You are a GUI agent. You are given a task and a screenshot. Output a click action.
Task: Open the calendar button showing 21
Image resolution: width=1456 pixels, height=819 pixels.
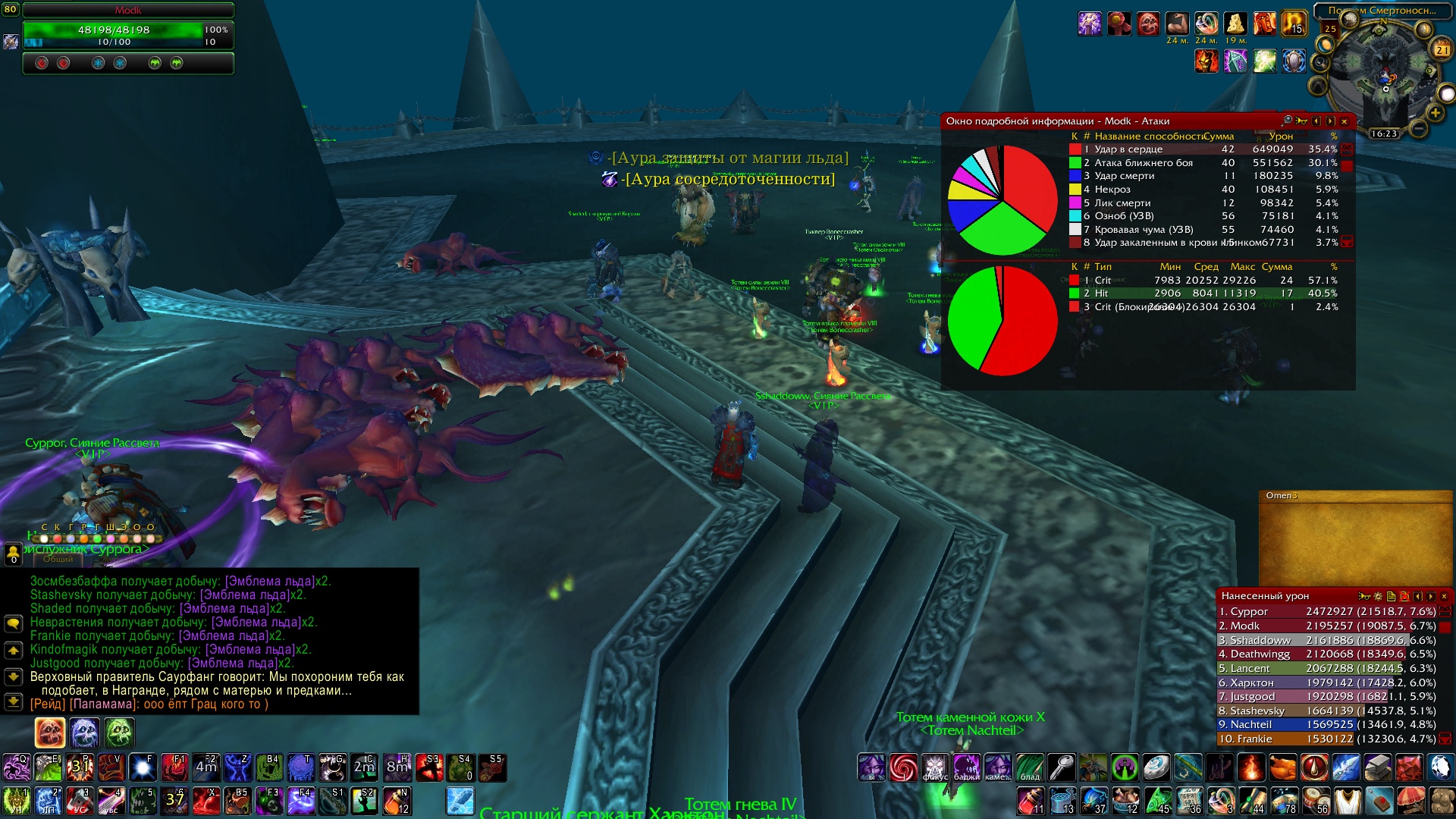click(x=1442, y=50)
